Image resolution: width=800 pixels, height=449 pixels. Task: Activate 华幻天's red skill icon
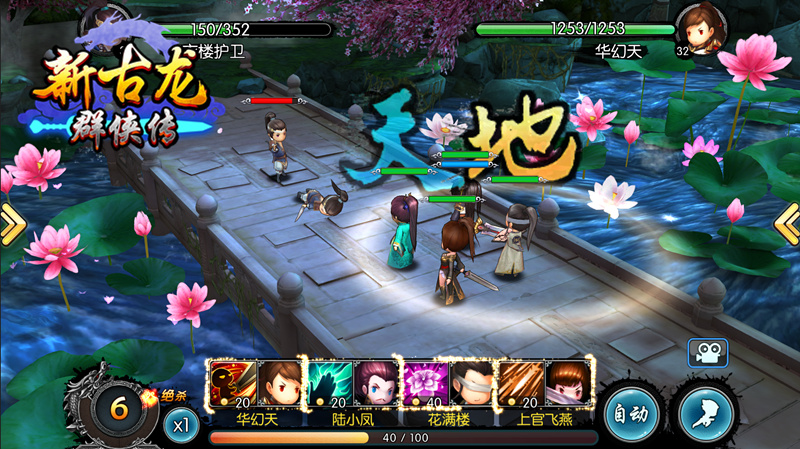(232, 383)
